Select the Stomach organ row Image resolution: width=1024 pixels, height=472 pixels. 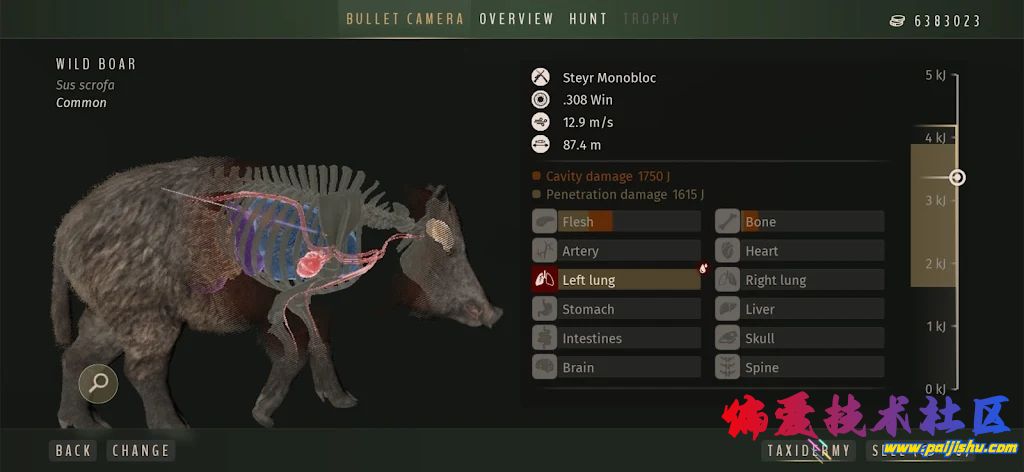[x=616, y=309]
